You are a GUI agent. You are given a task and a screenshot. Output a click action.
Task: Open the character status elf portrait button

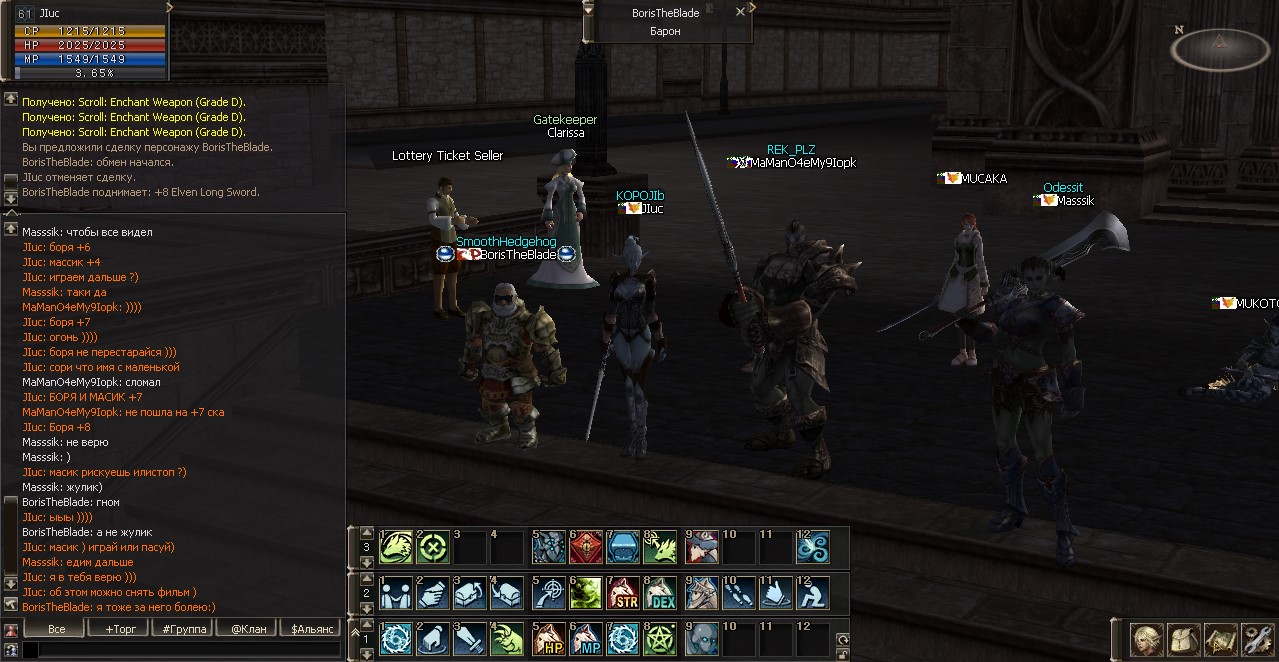(1146, 639)
